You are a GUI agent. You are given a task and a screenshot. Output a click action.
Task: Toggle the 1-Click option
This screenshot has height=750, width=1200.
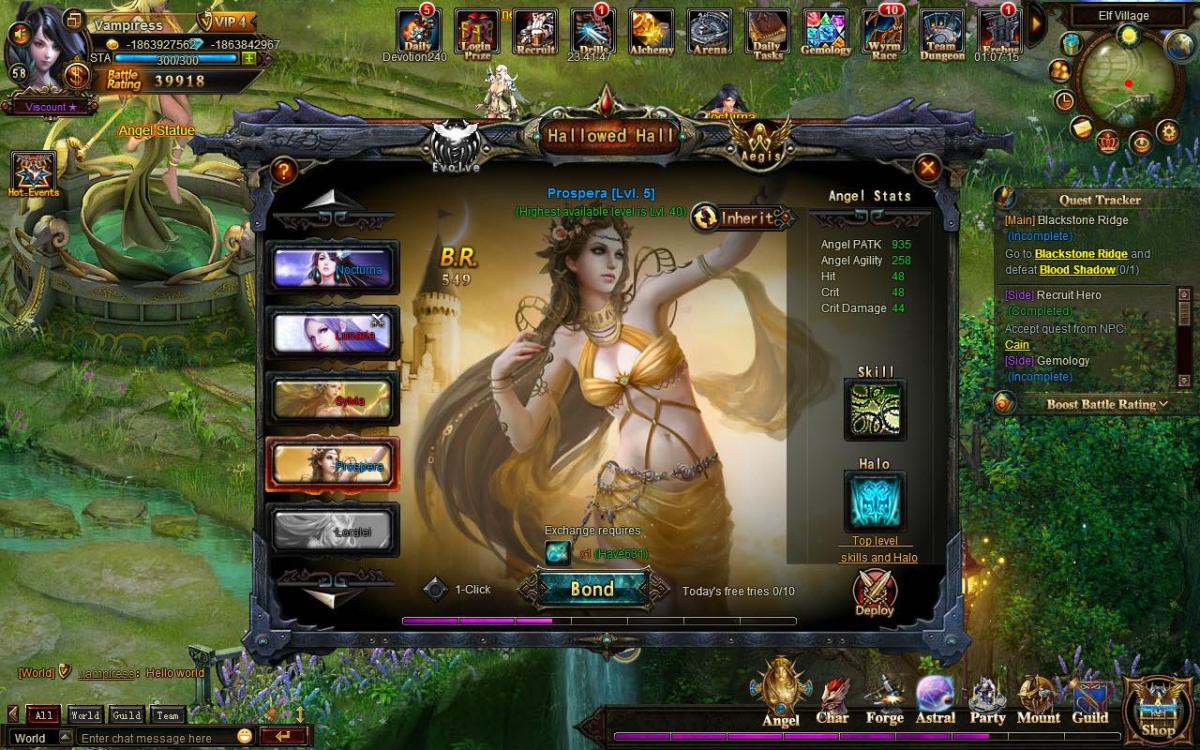tap(435, 589)
